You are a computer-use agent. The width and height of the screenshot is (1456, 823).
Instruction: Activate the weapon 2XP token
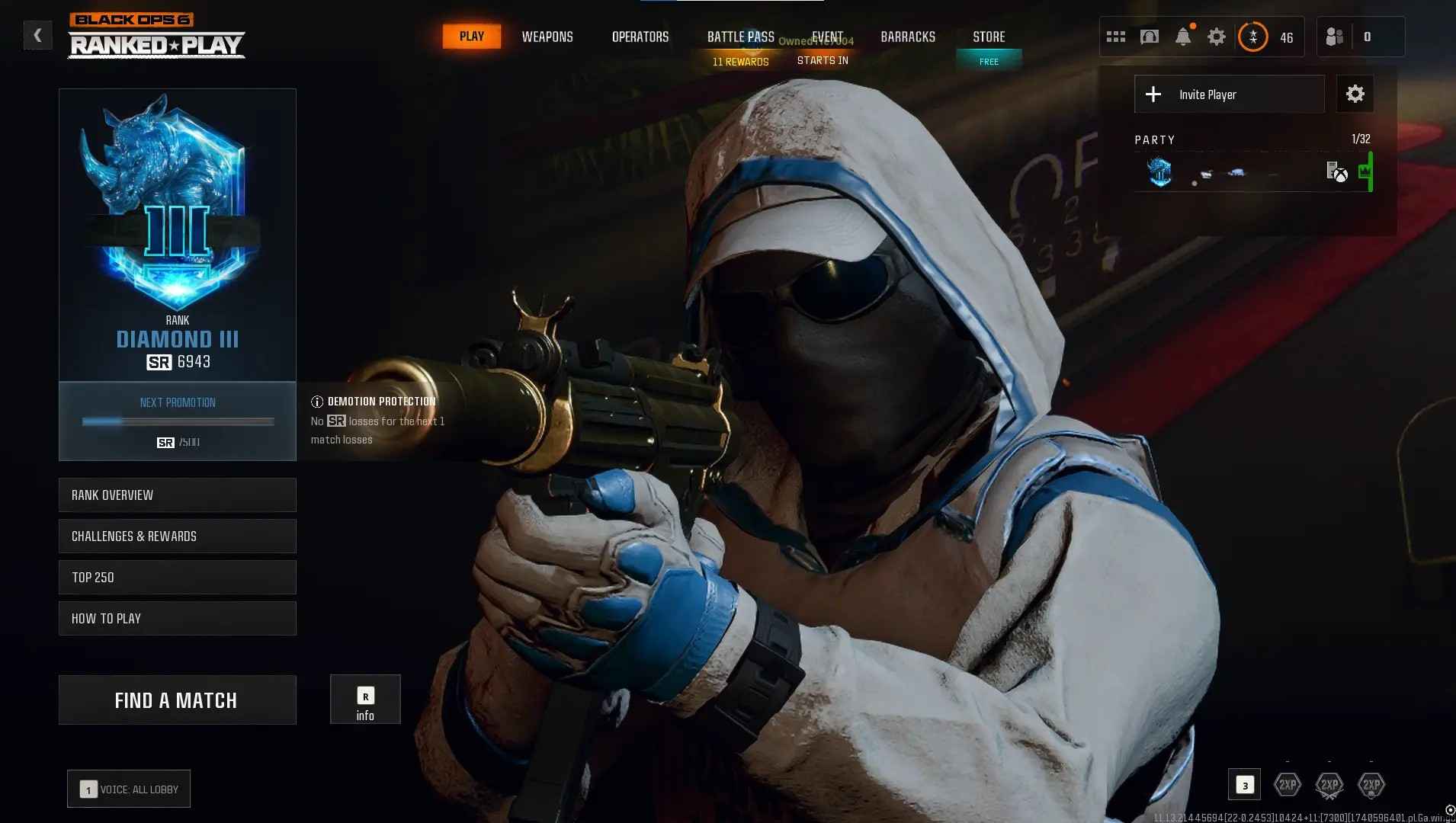(x=1330, y=784)
